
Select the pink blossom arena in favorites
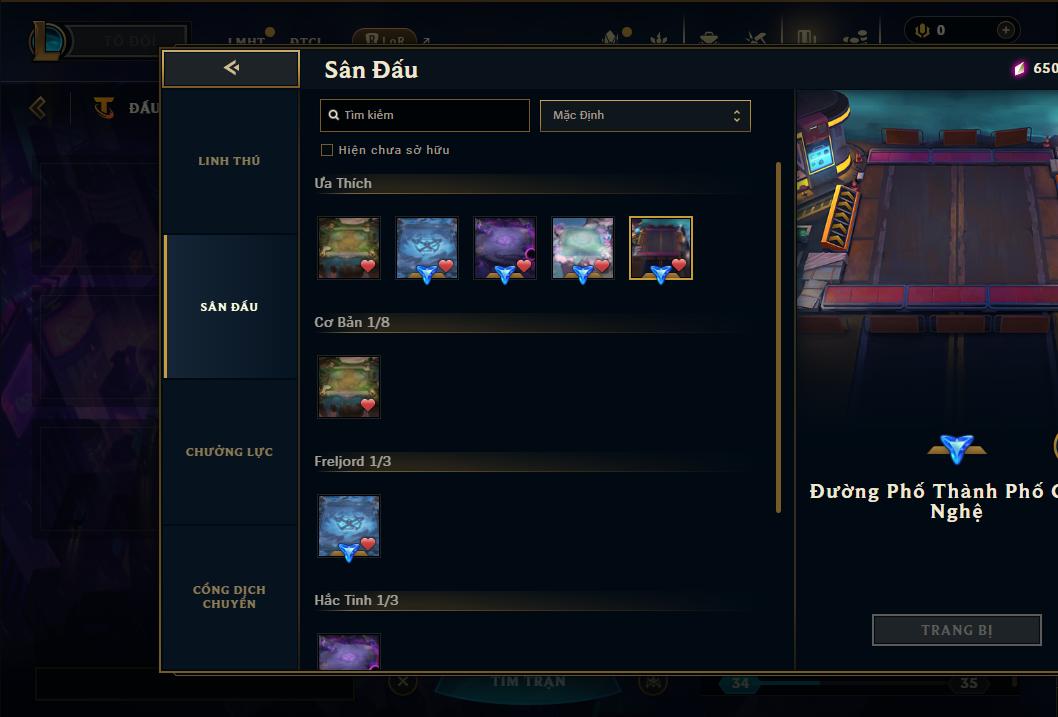click(583, 248)
